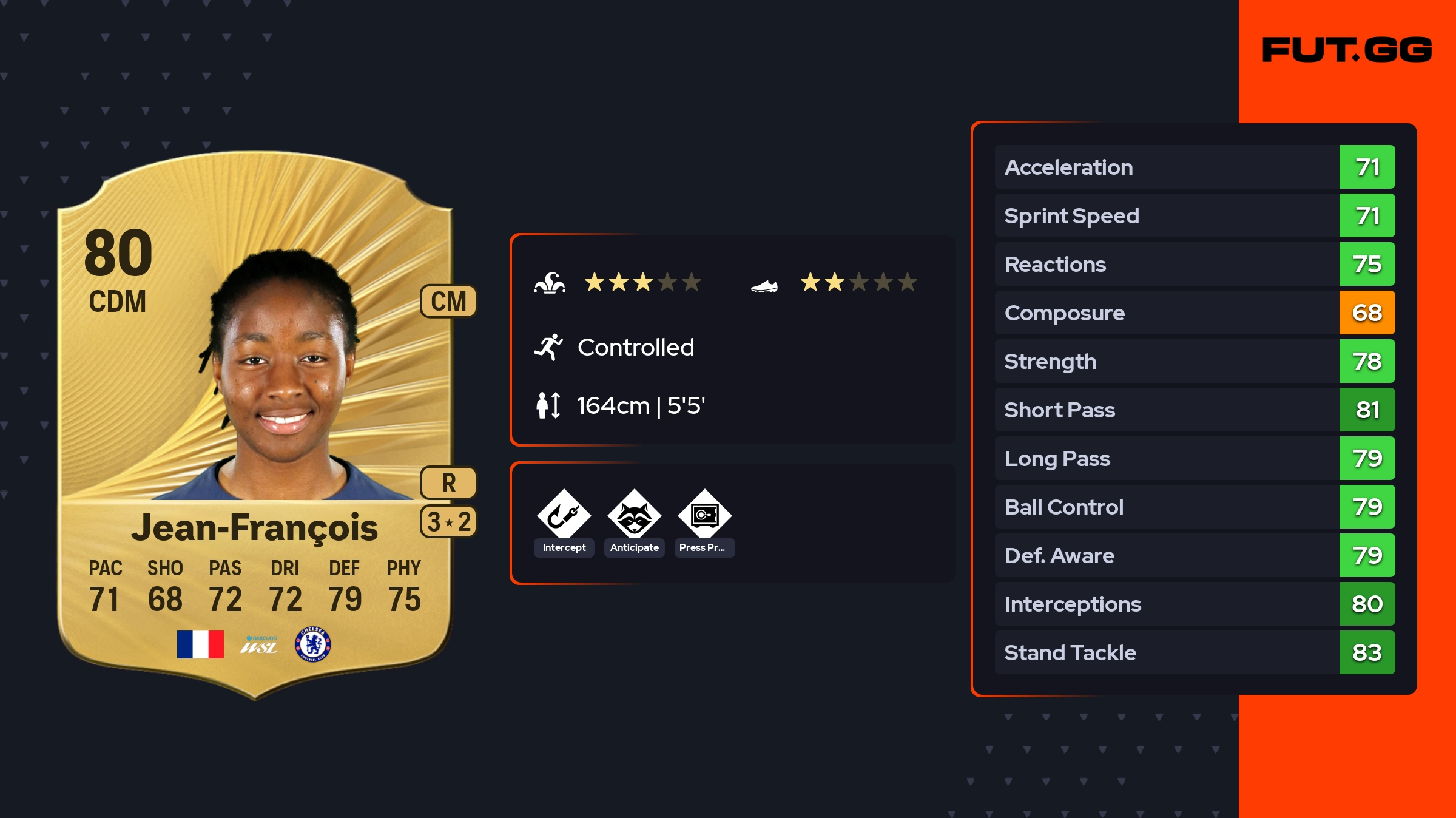Select the Jean-François gold player card
Viewport: 1456px width, 818px height.
255,425
